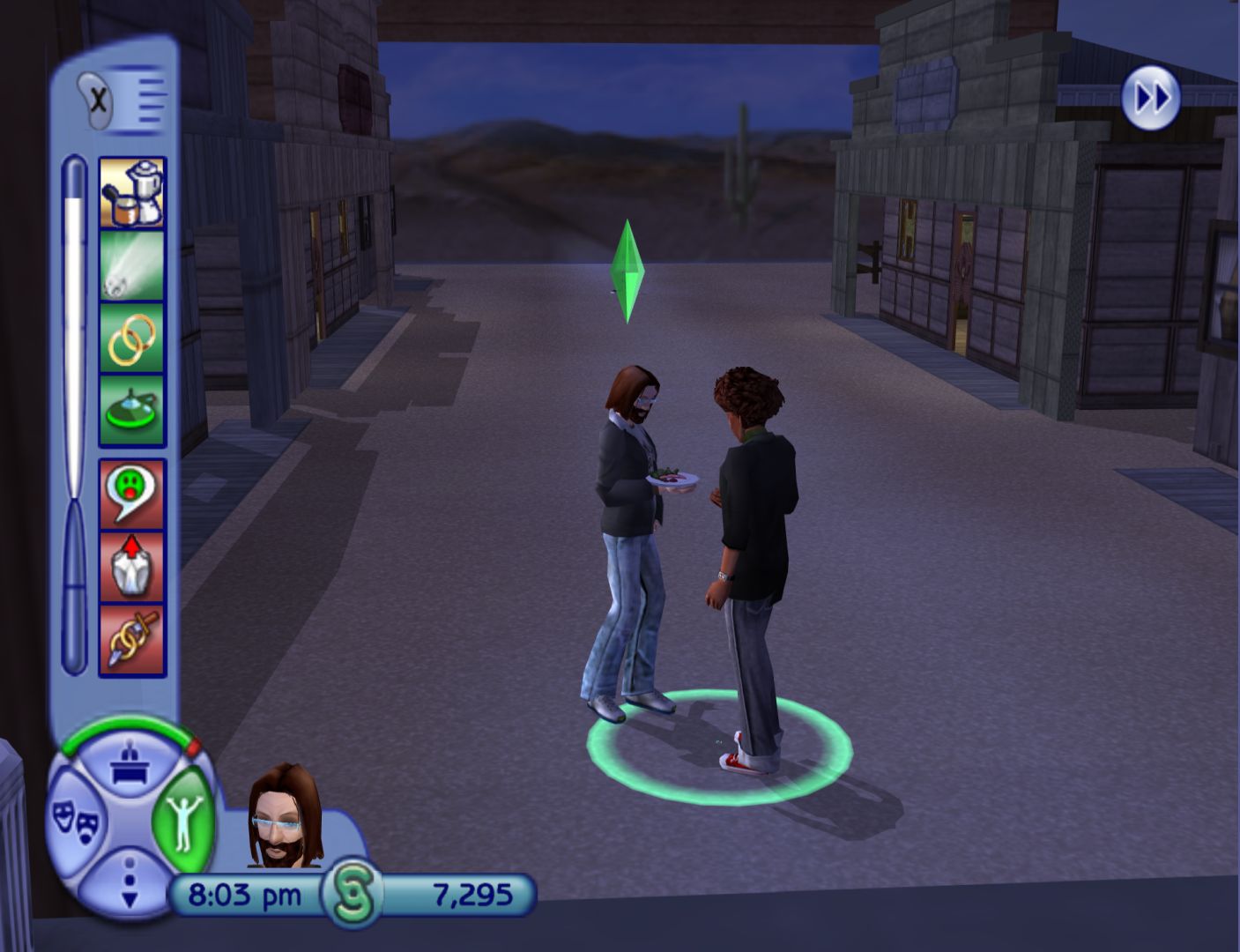1240x952 pixels.
Task: Select the green cheering figure wheel segment
Action: (x=184, y=820)
